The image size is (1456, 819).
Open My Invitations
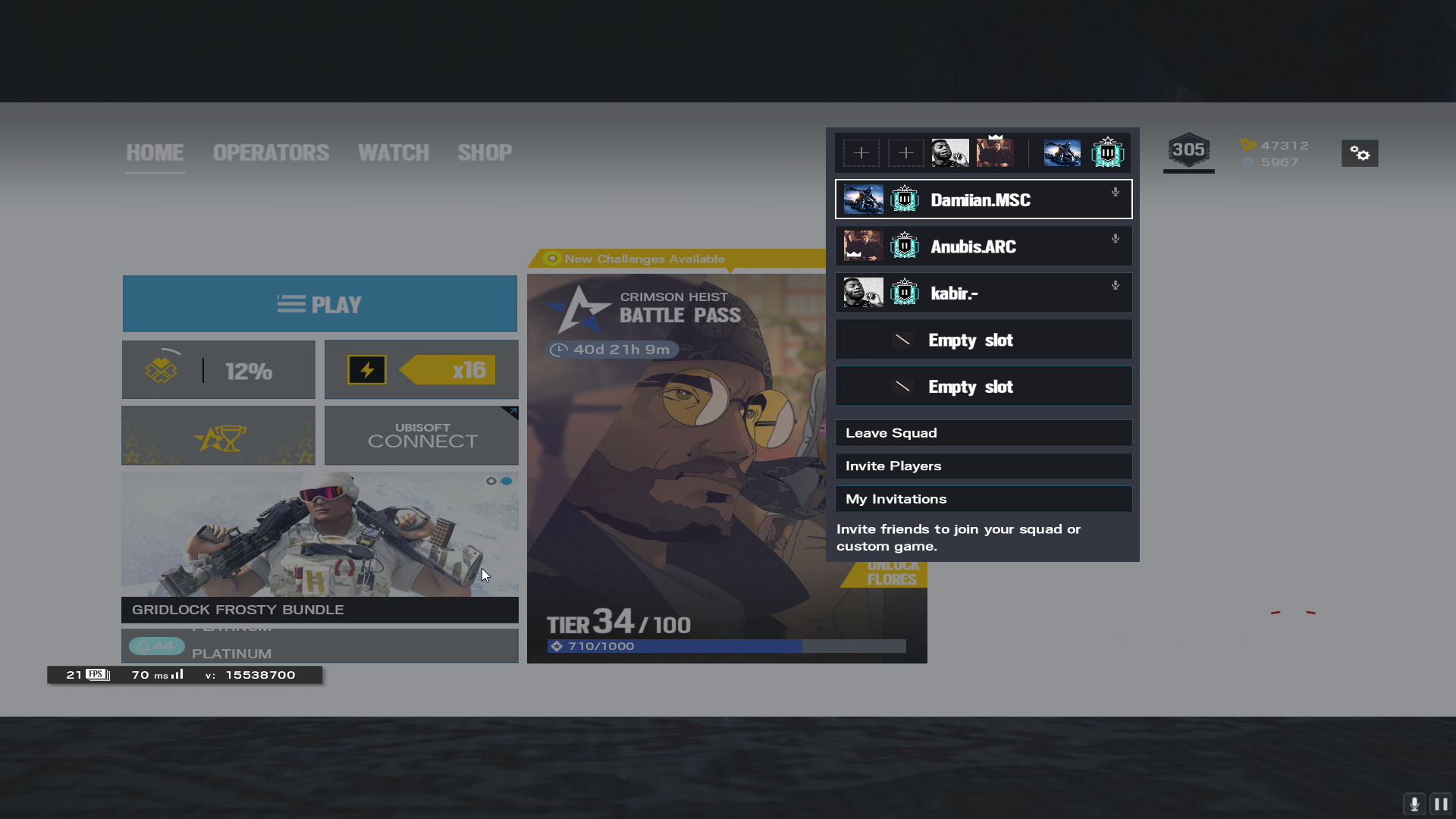tap(983, 499)
